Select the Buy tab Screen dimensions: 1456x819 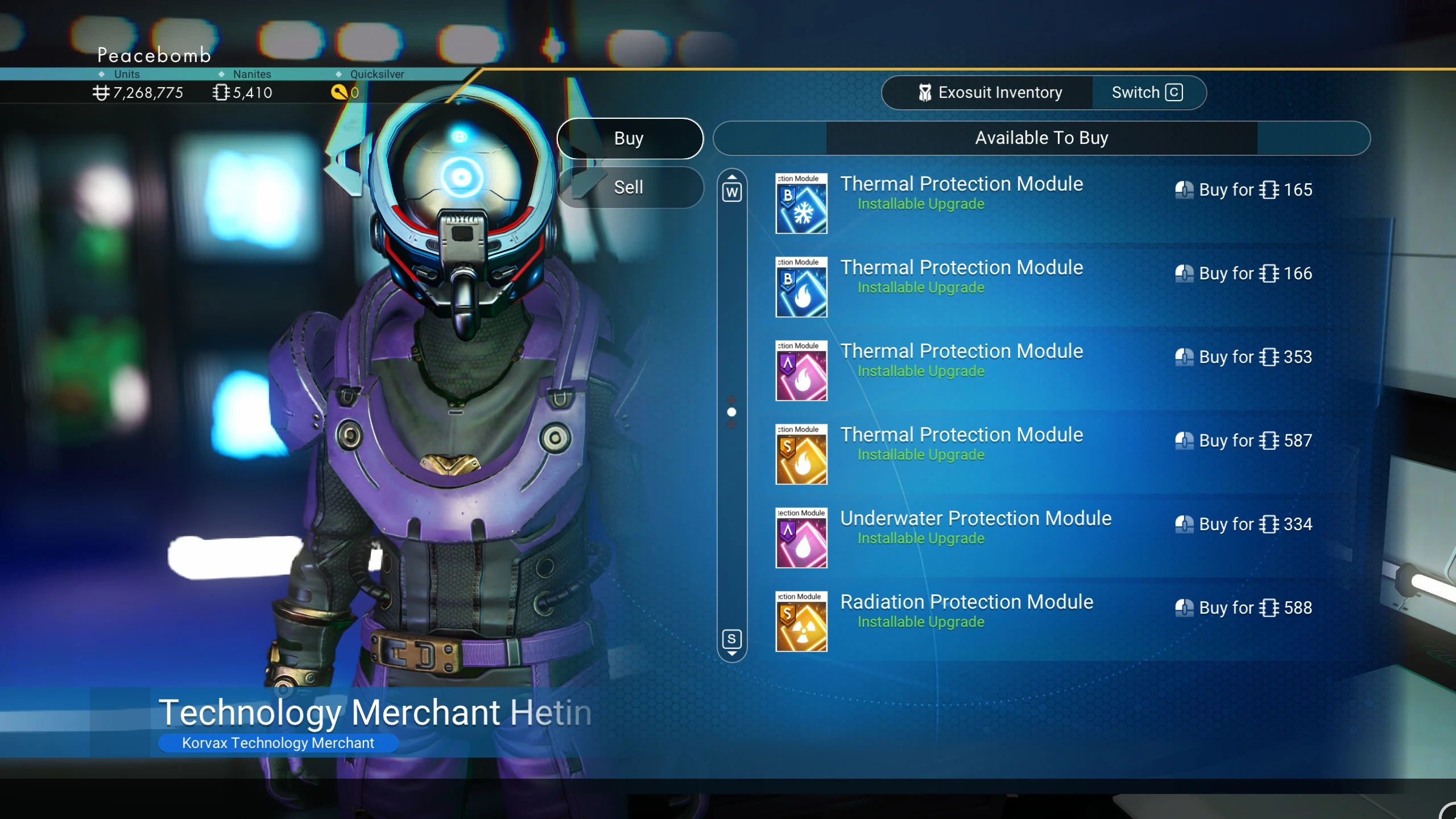coord(629,138)
